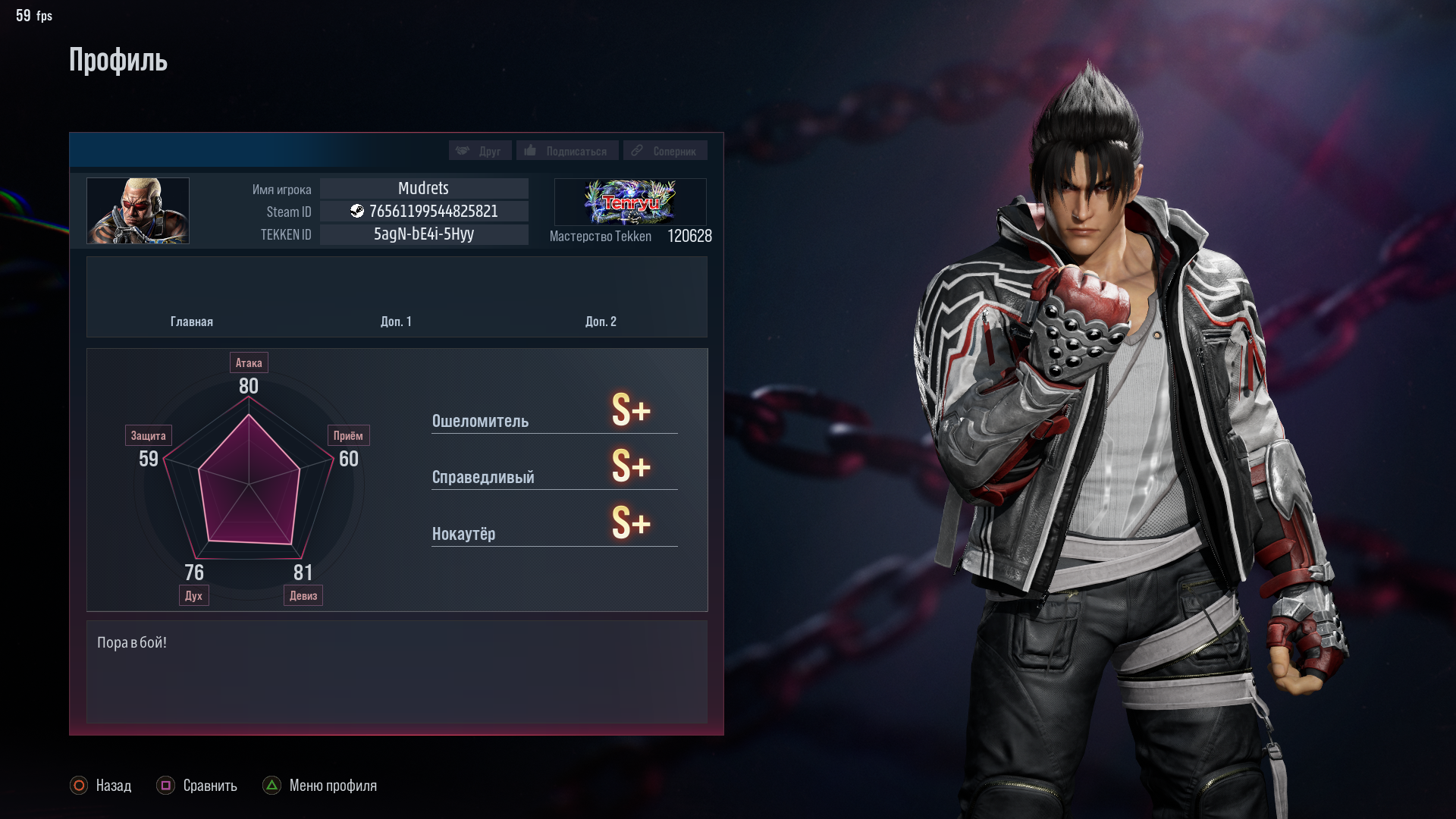Click the Mudrets player name field
The image size is (1456, 819).
424,188
